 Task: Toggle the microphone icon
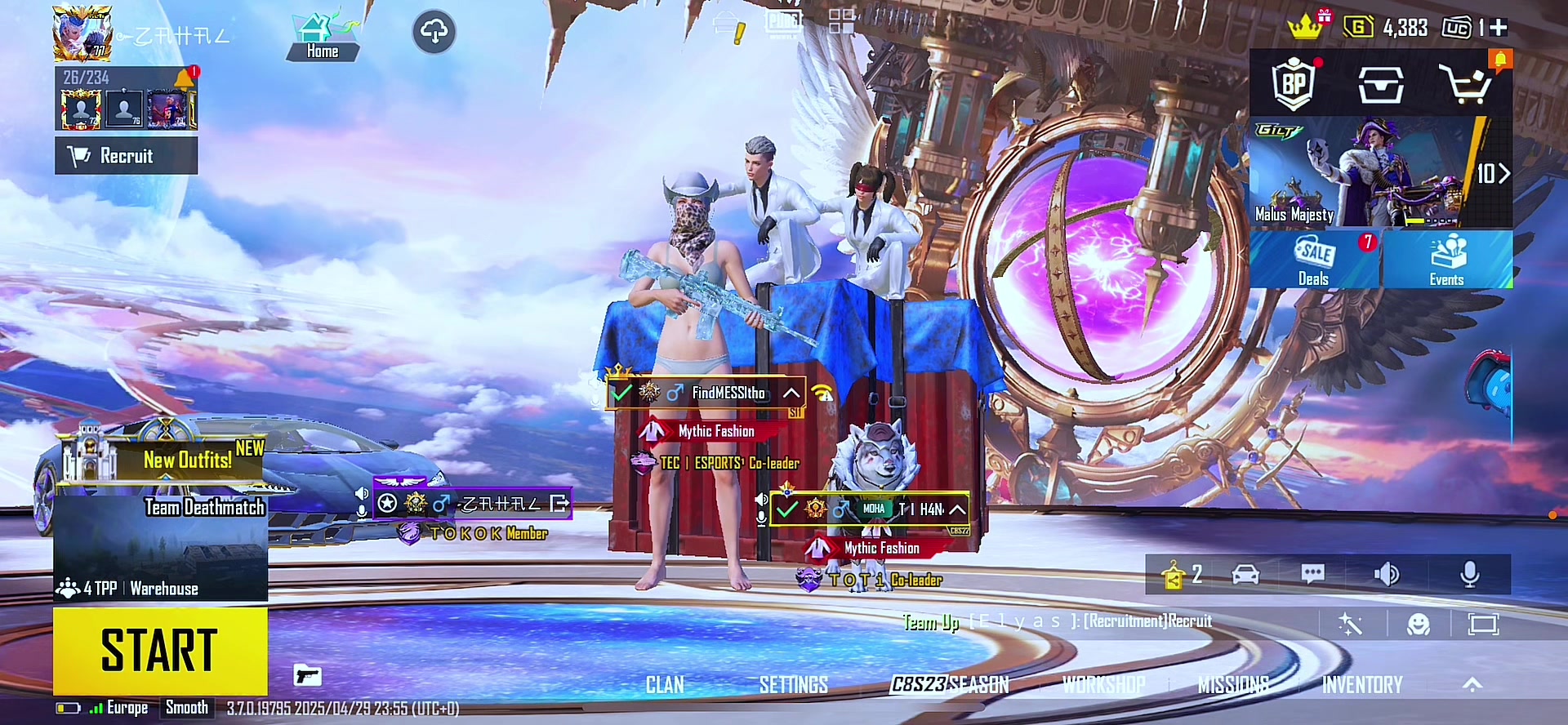pos(1469,575)
